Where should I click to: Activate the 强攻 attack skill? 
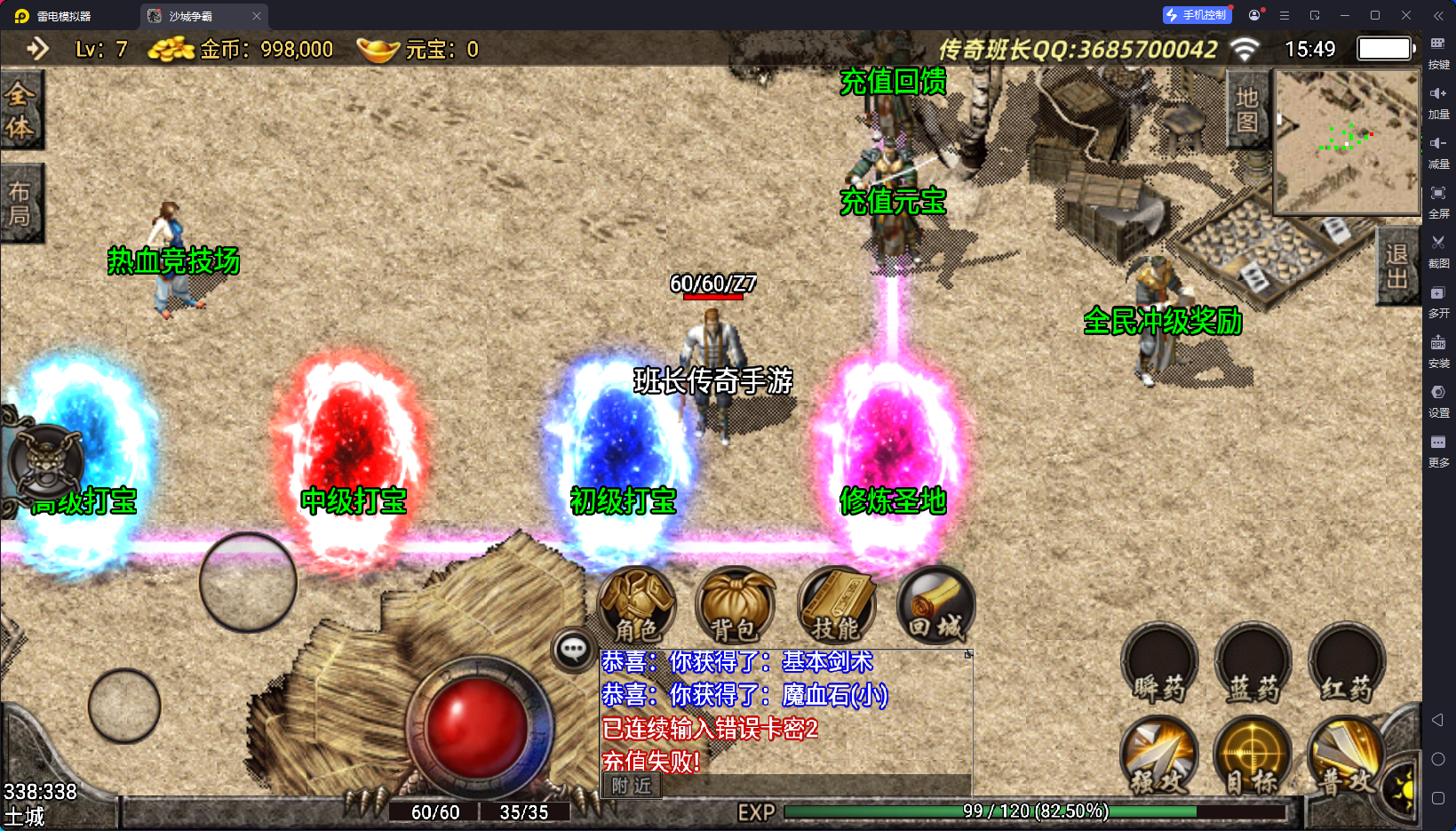1159,757
